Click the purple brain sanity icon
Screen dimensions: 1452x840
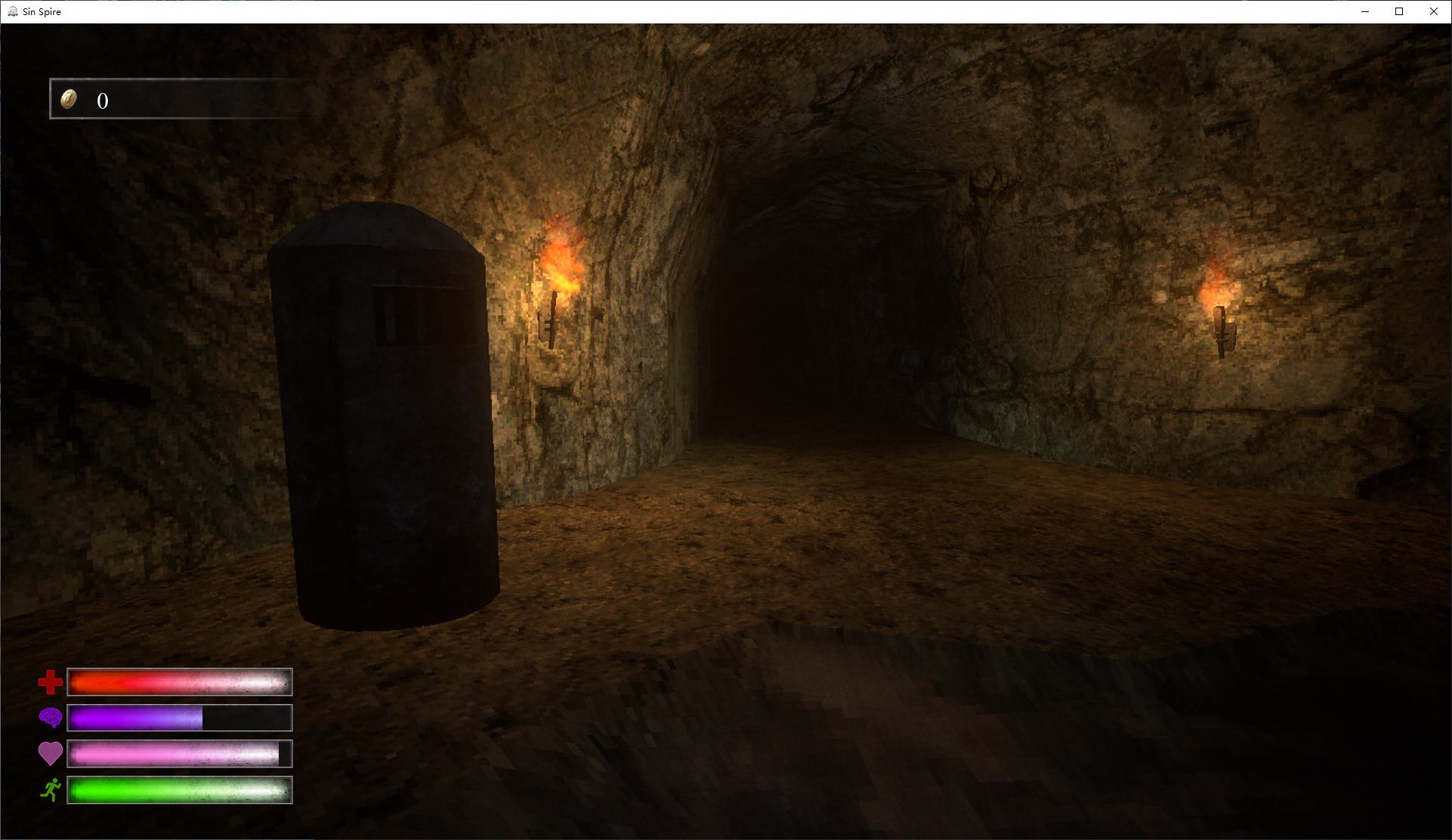(x=50, y=718)
